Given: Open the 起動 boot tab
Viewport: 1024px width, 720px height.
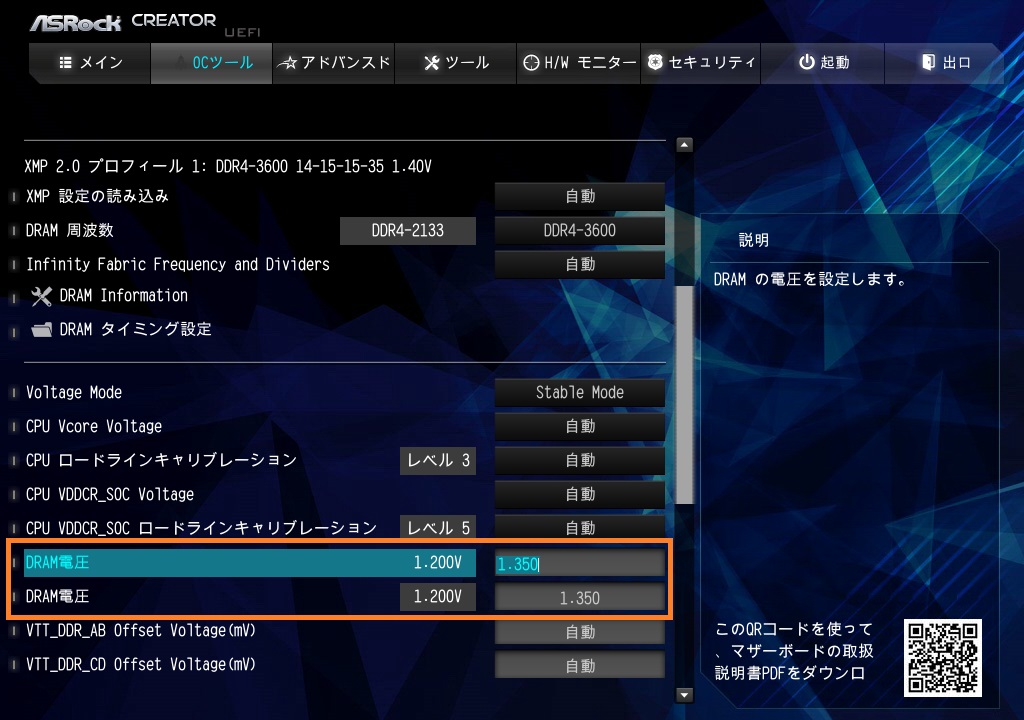Looking at the screenshot, I should pyautogui.click(x=823, y=63).
